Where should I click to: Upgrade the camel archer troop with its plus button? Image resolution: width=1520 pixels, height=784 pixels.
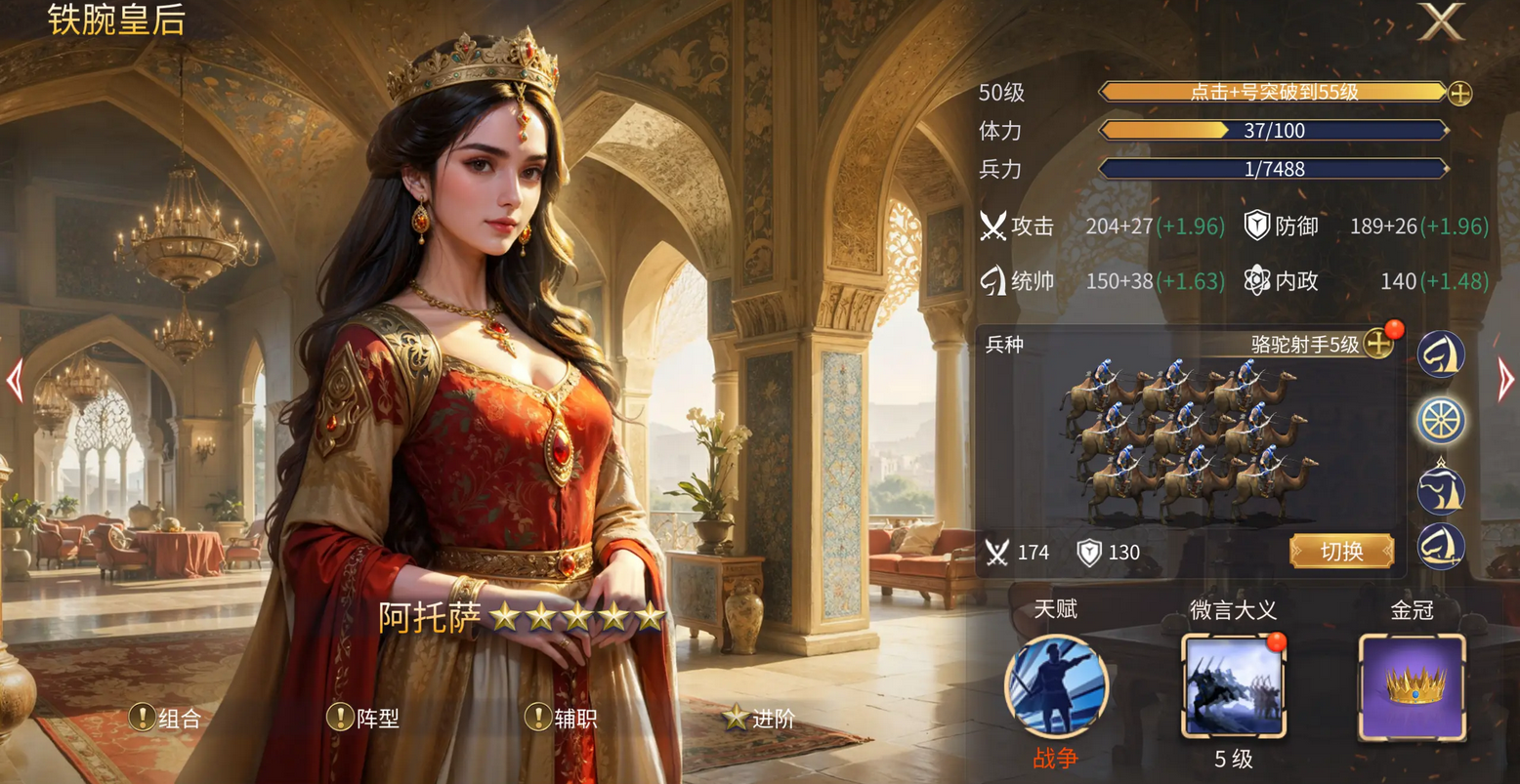[1378, 344]
